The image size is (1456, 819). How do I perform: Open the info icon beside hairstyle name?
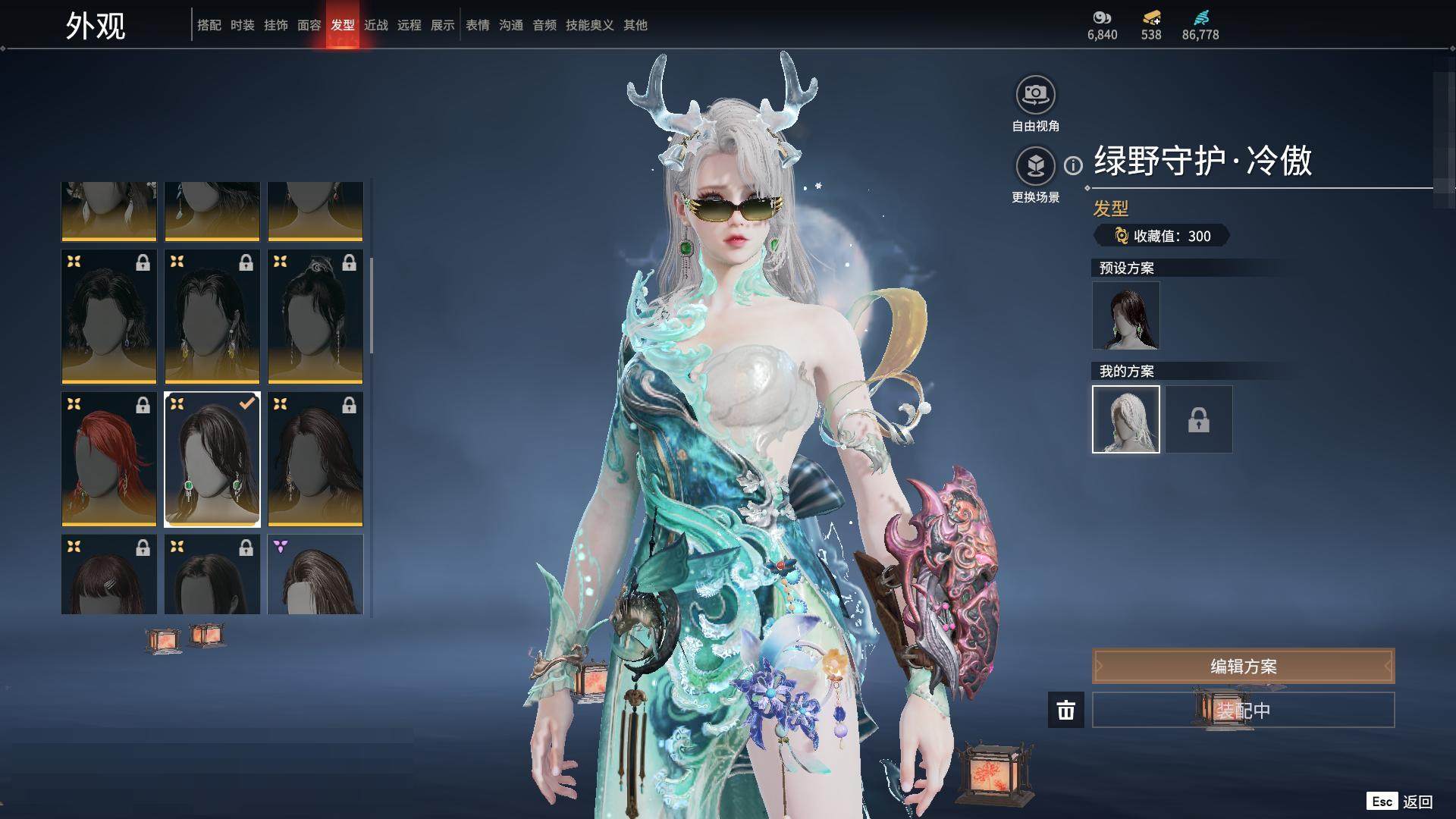tap(1073, 165)
